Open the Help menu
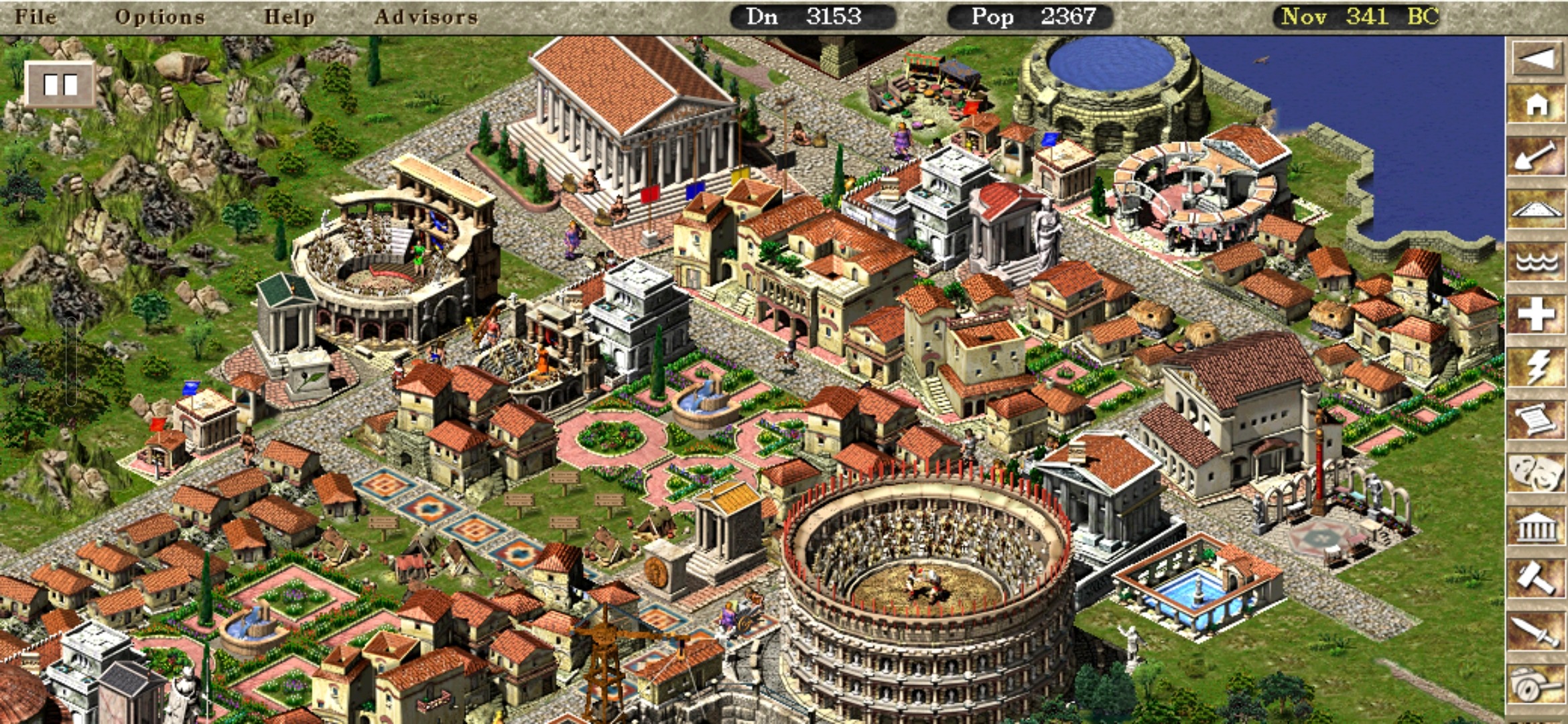The image size is (1568, 724). click(x=289, y=16)
